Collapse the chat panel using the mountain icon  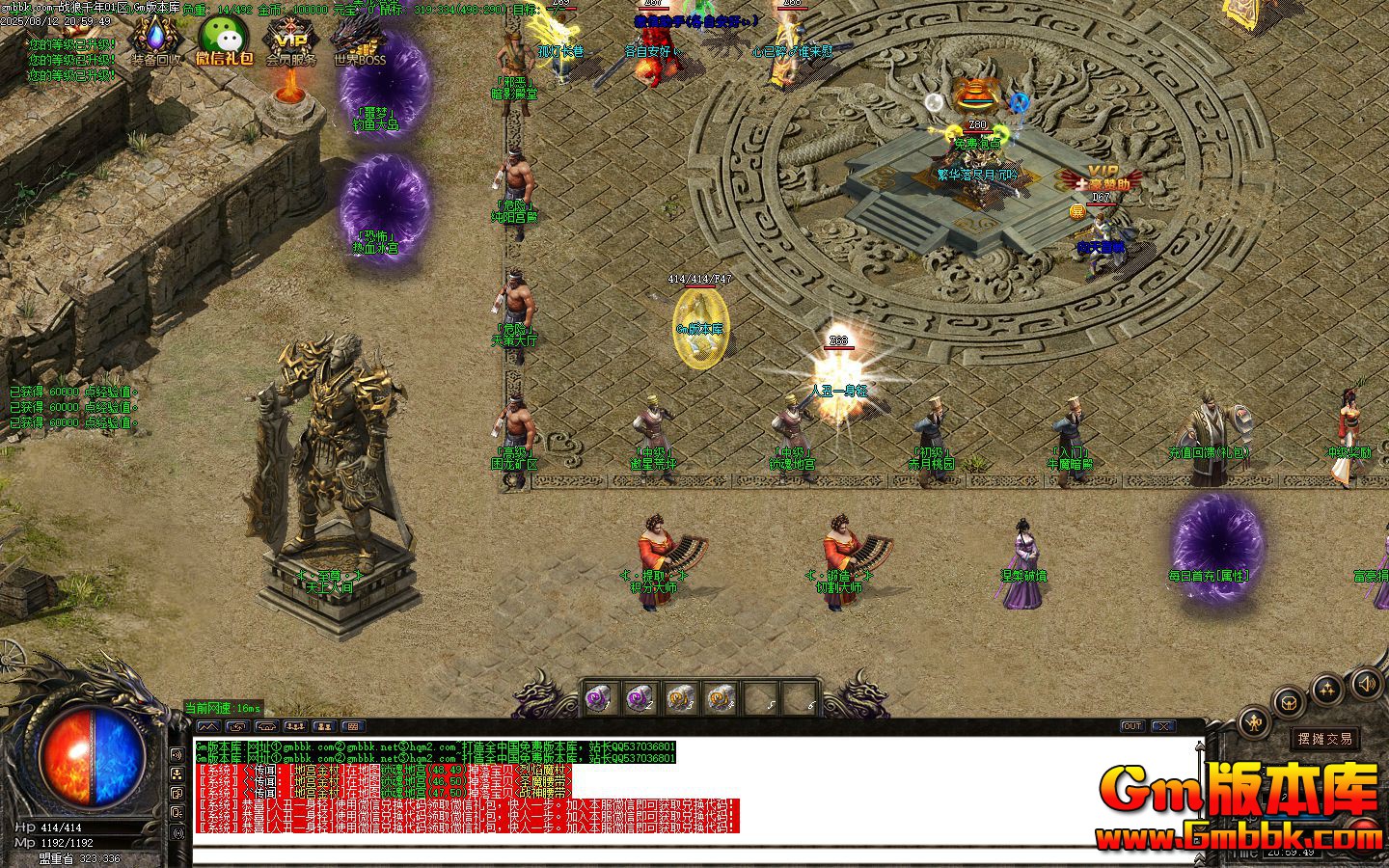click(208, 726)
